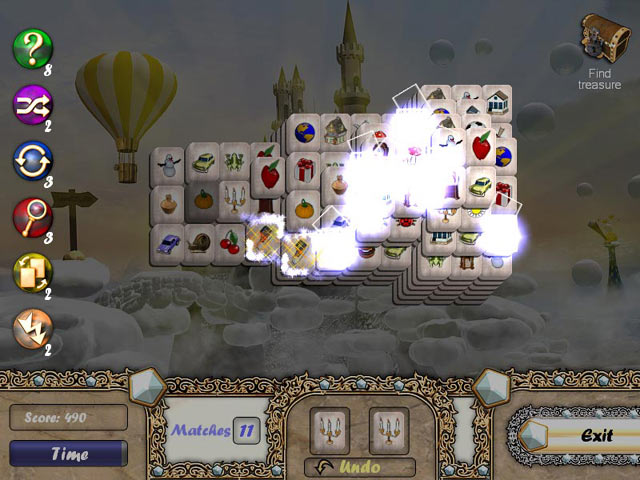Select the snowman tile
Image resolution: width=640 pixels, height=480 pixels.
click(171, 164)
